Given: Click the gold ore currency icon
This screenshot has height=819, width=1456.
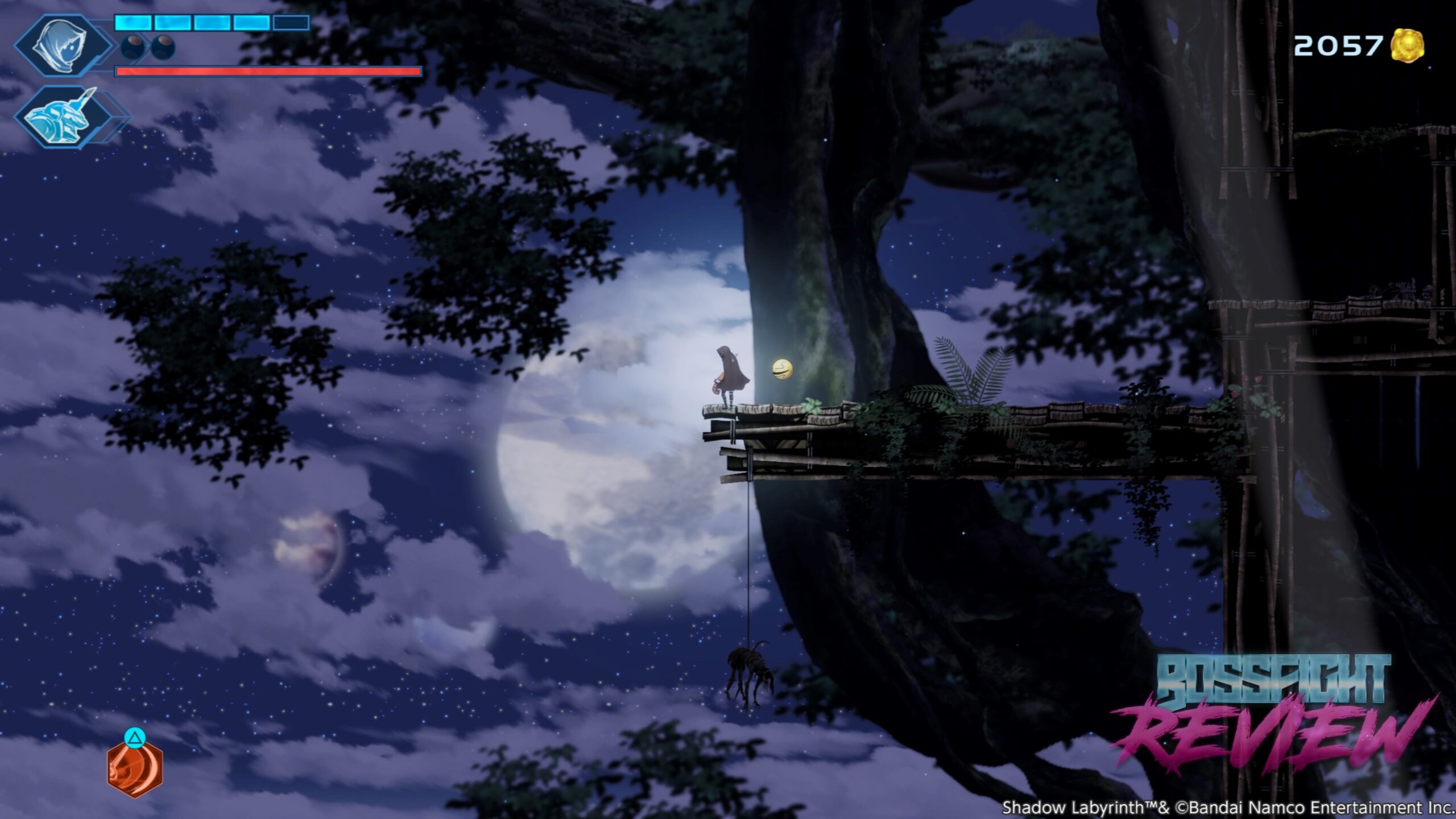Looking at the screenshot, I should (x=1408, y=45).
